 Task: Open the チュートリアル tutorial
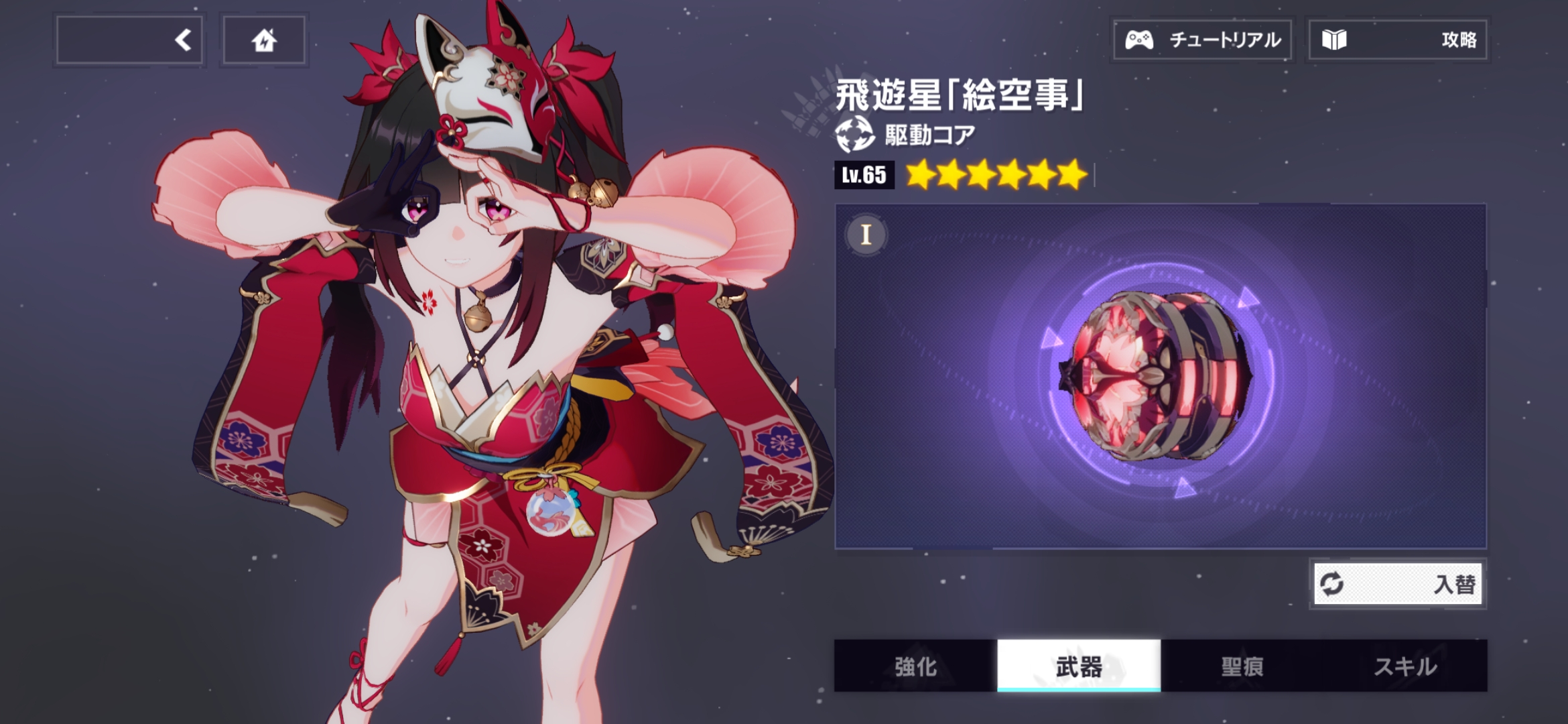1203,40
